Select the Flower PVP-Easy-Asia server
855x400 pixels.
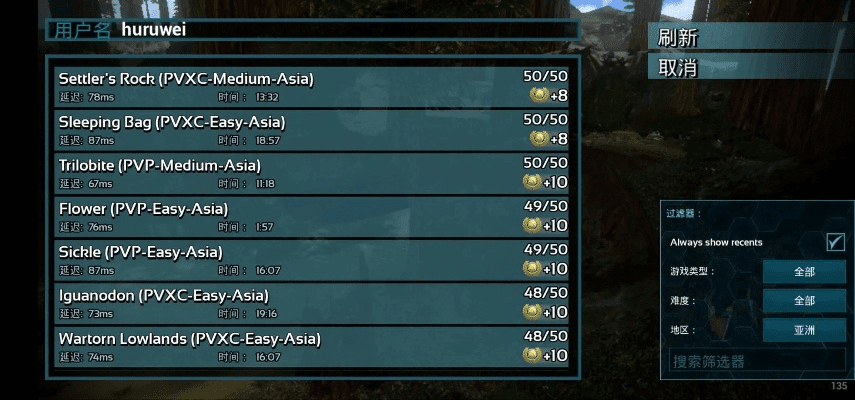[312, 217]
